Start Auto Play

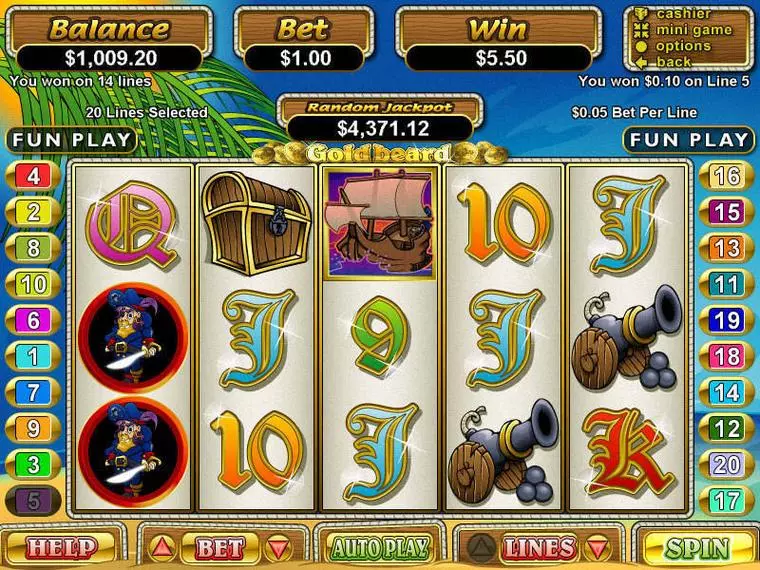(x=380, y=548)
